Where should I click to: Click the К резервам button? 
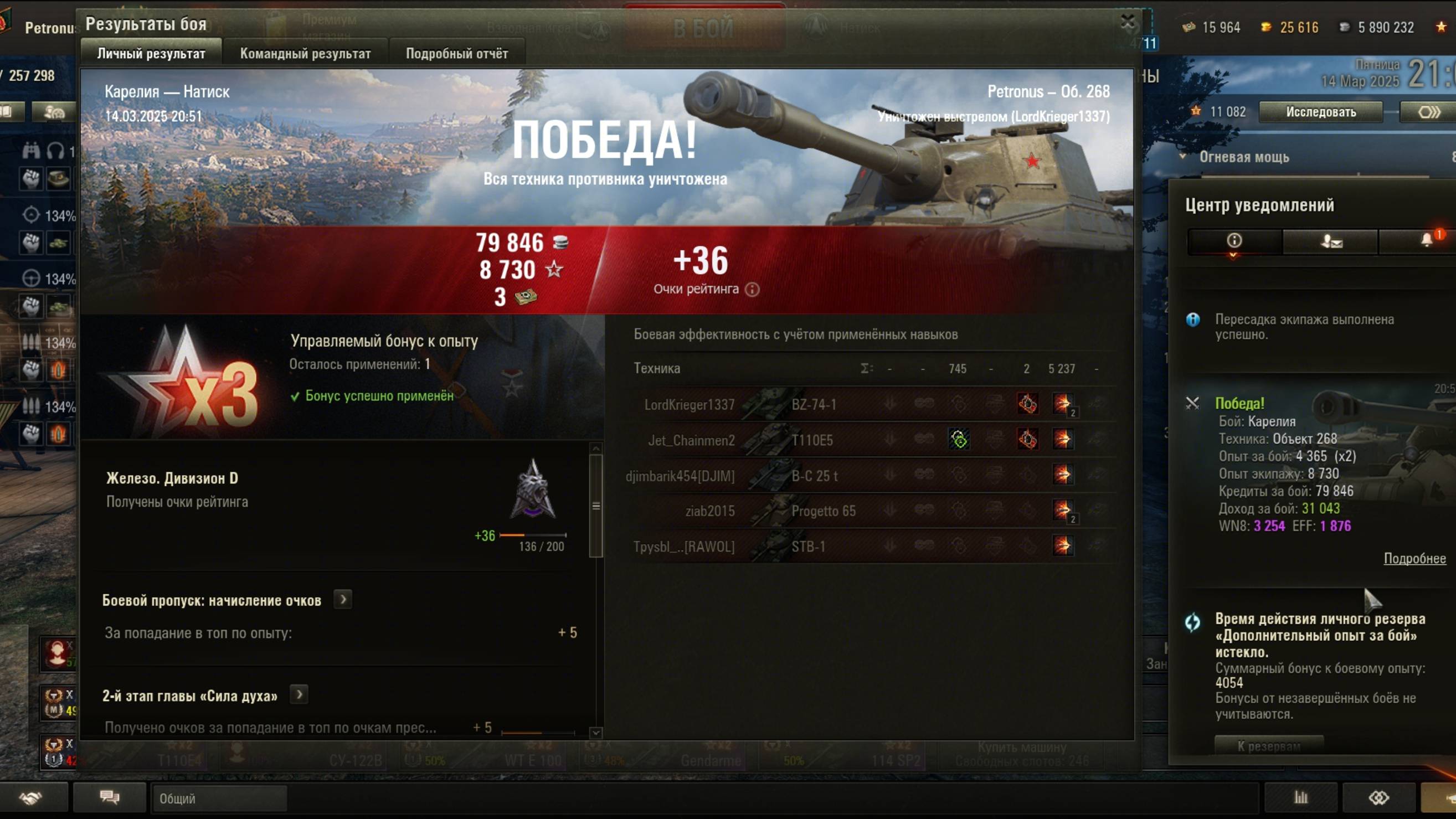[x=1268, y=745]
